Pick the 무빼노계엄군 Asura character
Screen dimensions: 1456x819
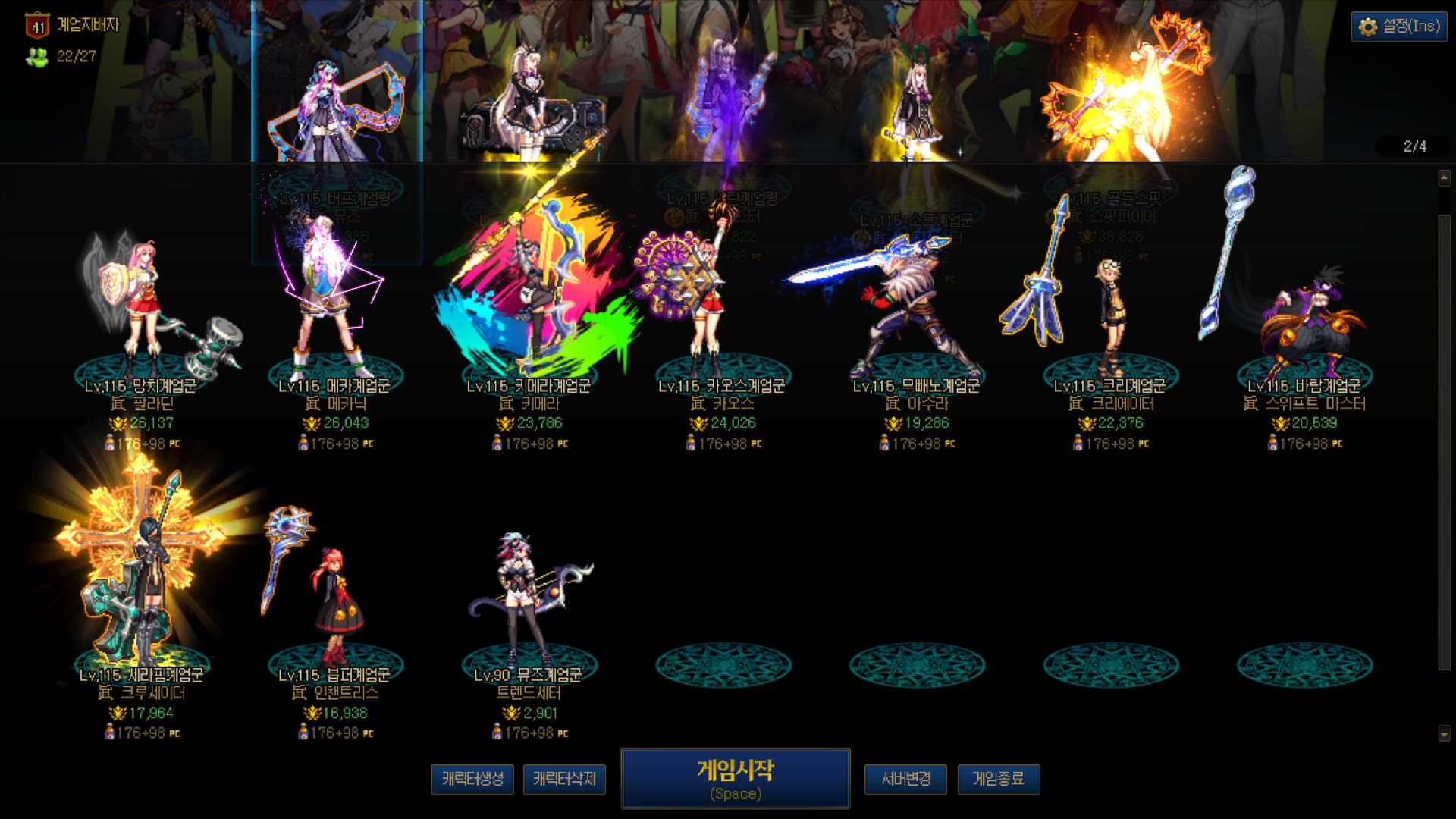[916, 318]
